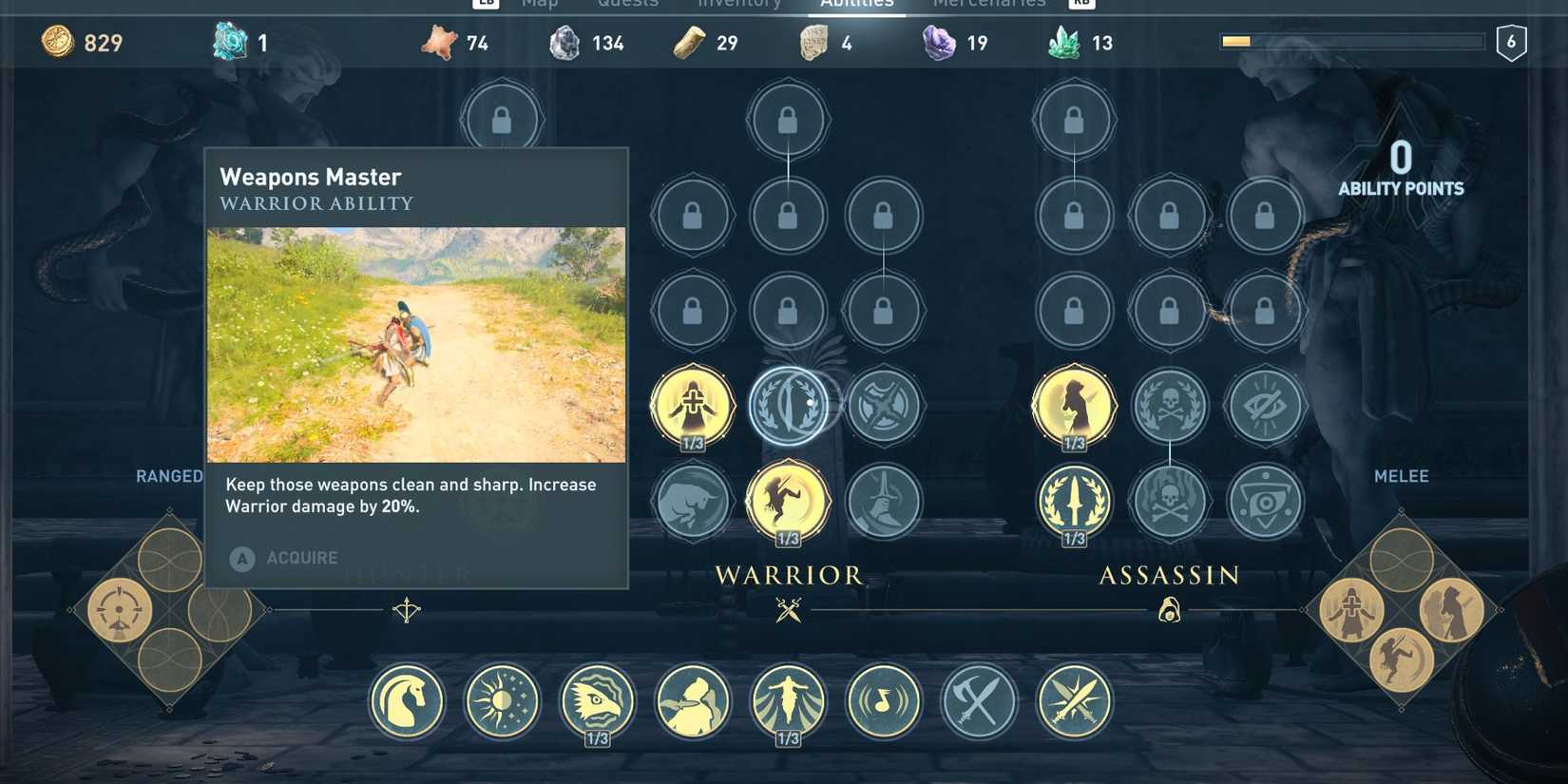Select the Hero Strike assassin ability
The height and width of the screenshot is (784, 1568).
1074,404
